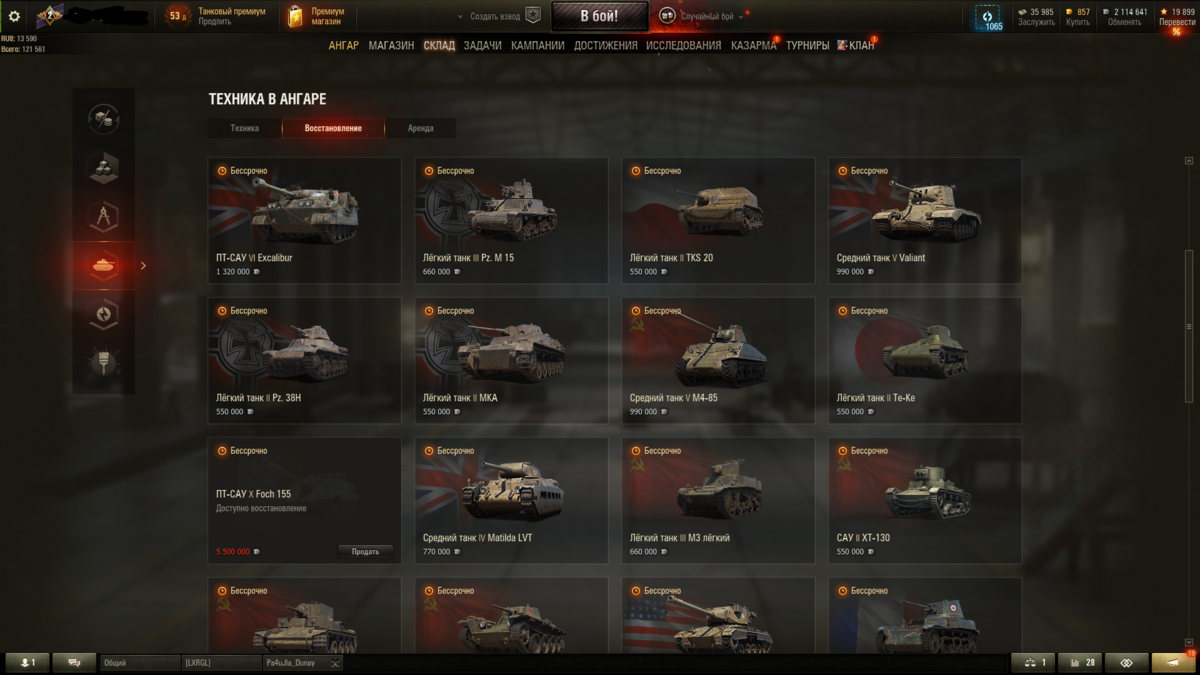
Task: Close the Pa4uJla_Dunay chat tab
Action: tap(336, 663)
